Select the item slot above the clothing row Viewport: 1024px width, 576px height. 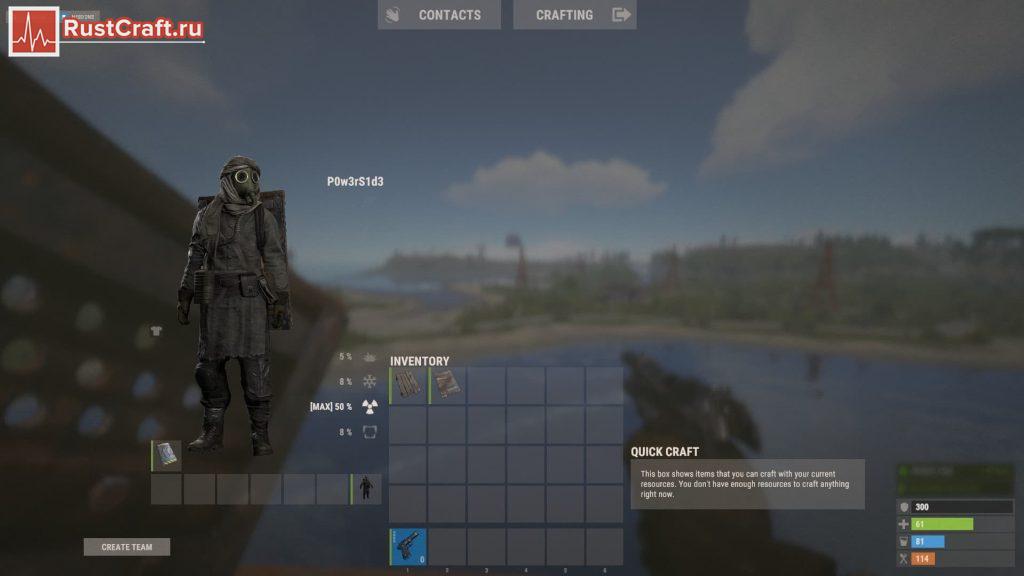(x=167, y=455)
